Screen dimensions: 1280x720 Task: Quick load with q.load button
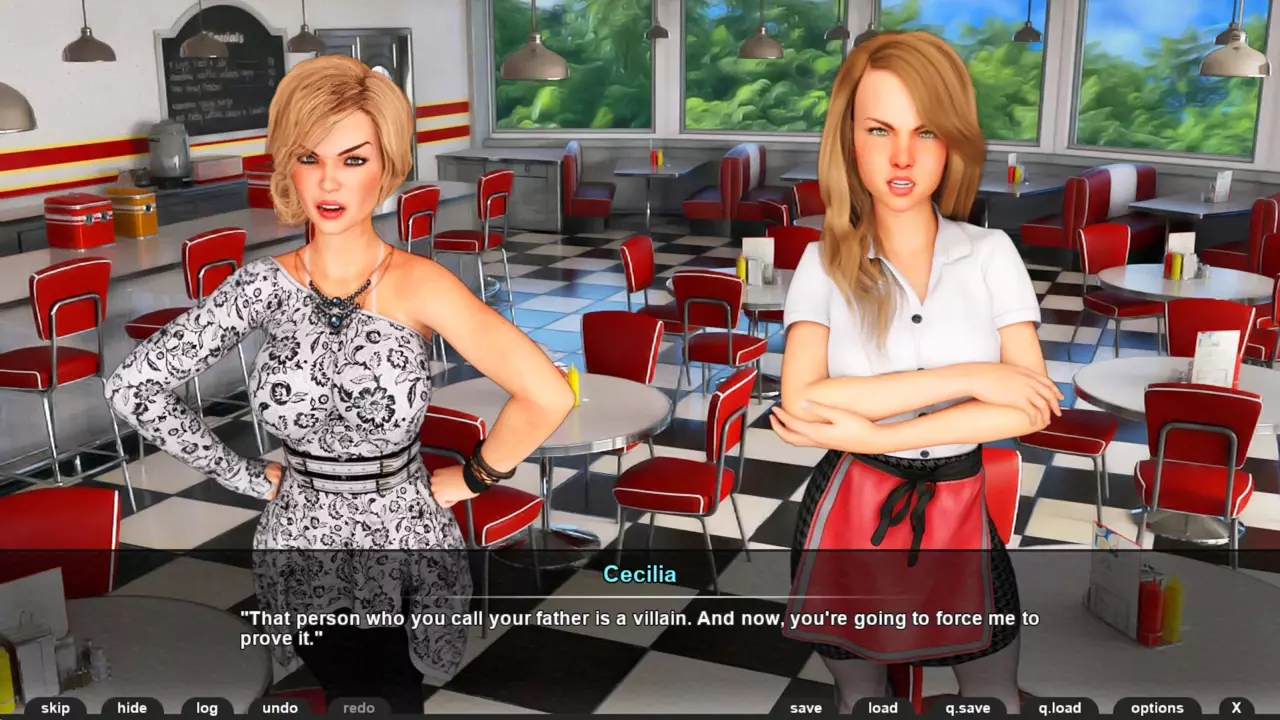click(1060, 708)
